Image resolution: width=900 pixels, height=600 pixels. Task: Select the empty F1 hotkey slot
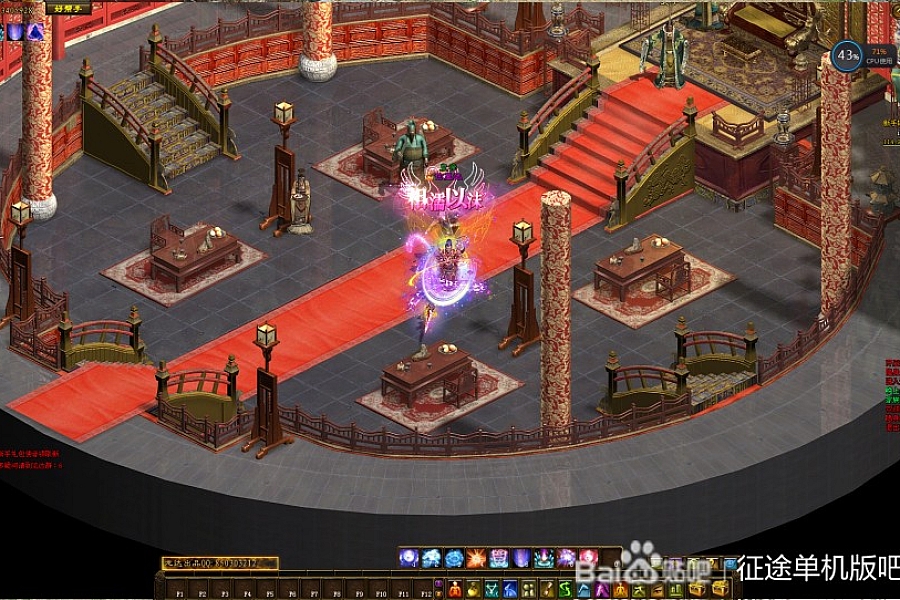180,589
